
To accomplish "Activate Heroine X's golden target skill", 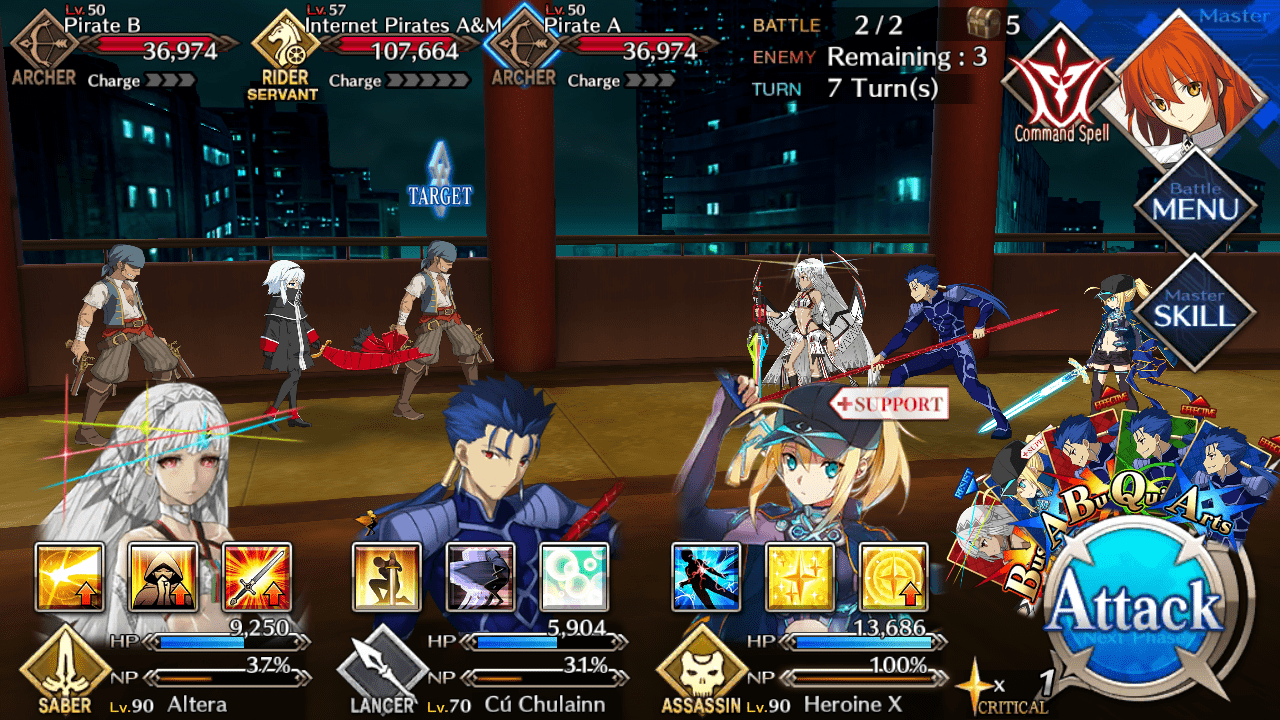I will coord(893,577).
